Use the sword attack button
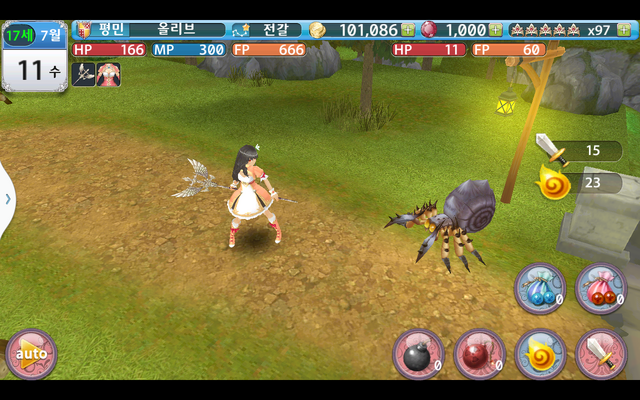 601,353
